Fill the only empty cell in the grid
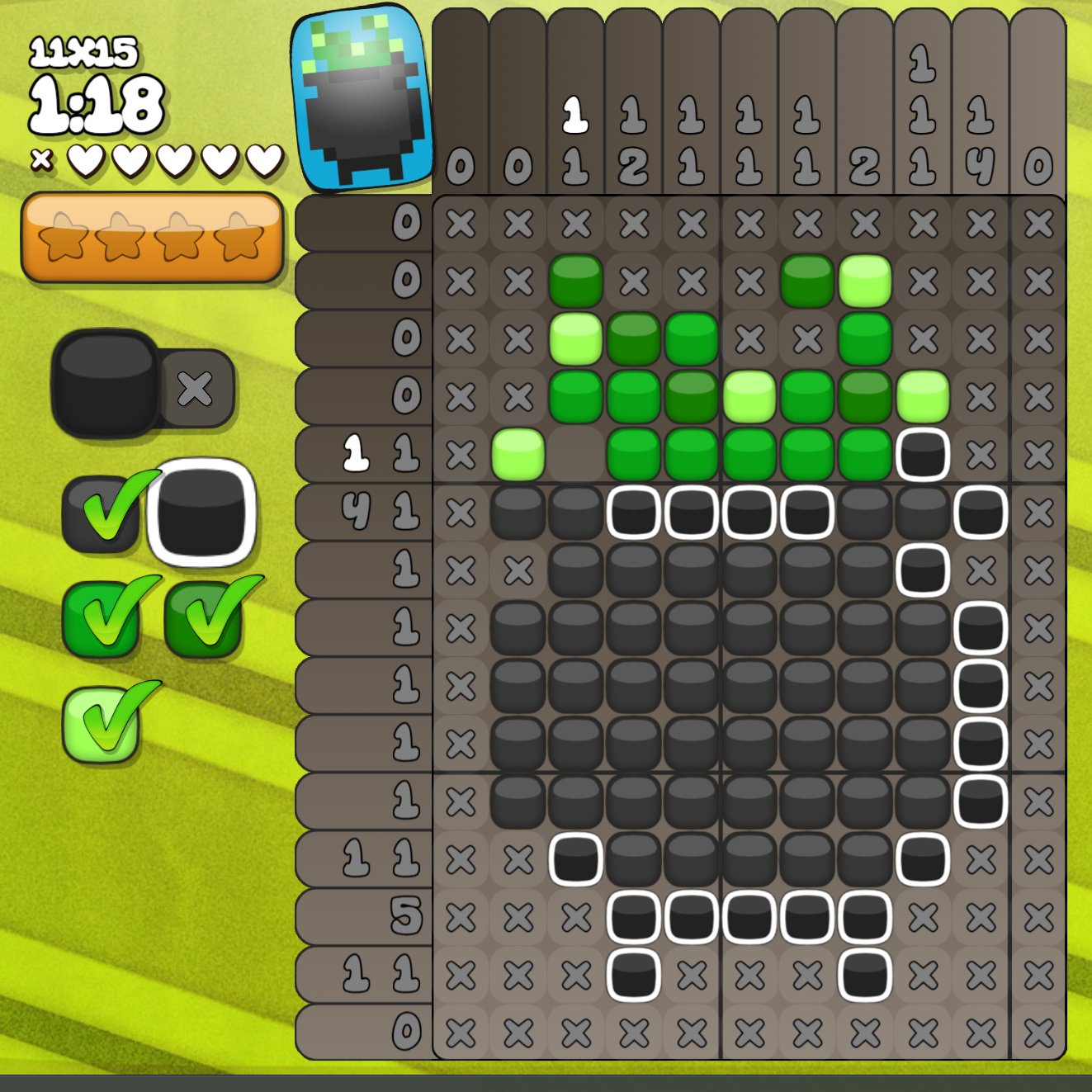This screenshot has height=1092, width=1092. tap(576, 455)
